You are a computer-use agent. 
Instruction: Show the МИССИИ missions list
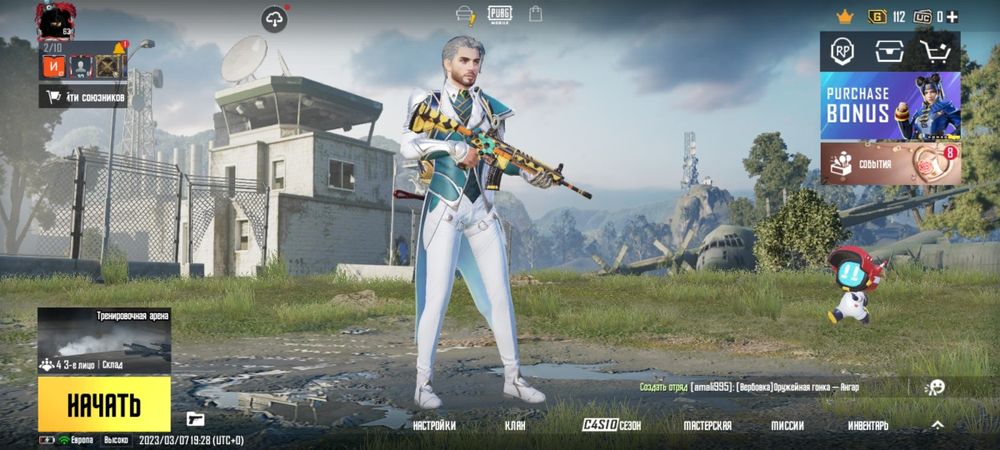[x=787, y=425]
